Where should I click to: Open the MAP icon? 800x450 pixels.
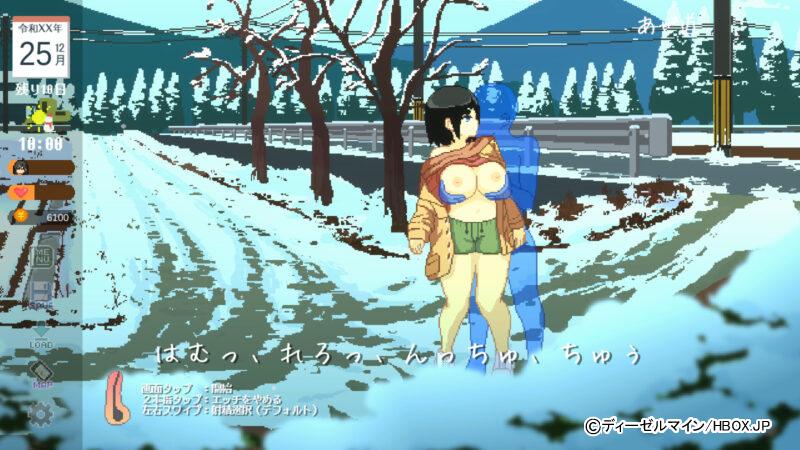[x=42, y=371]
